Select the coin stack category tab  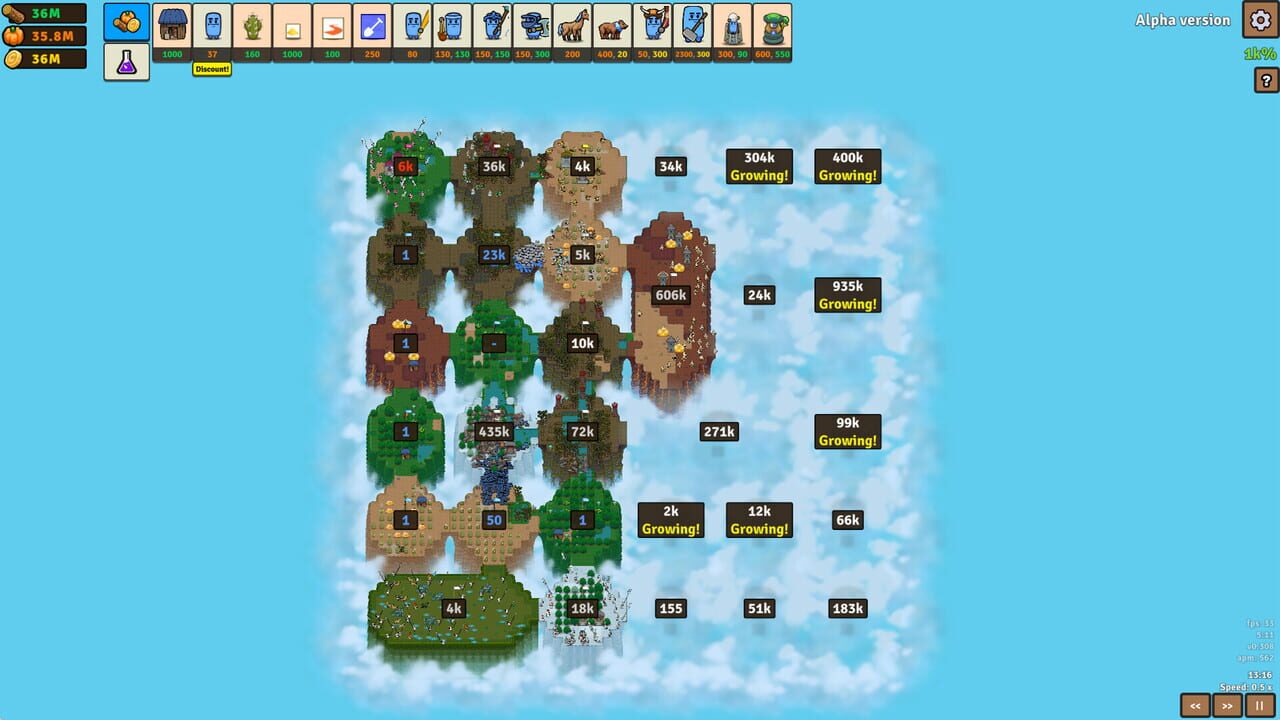tap(126, 20)
